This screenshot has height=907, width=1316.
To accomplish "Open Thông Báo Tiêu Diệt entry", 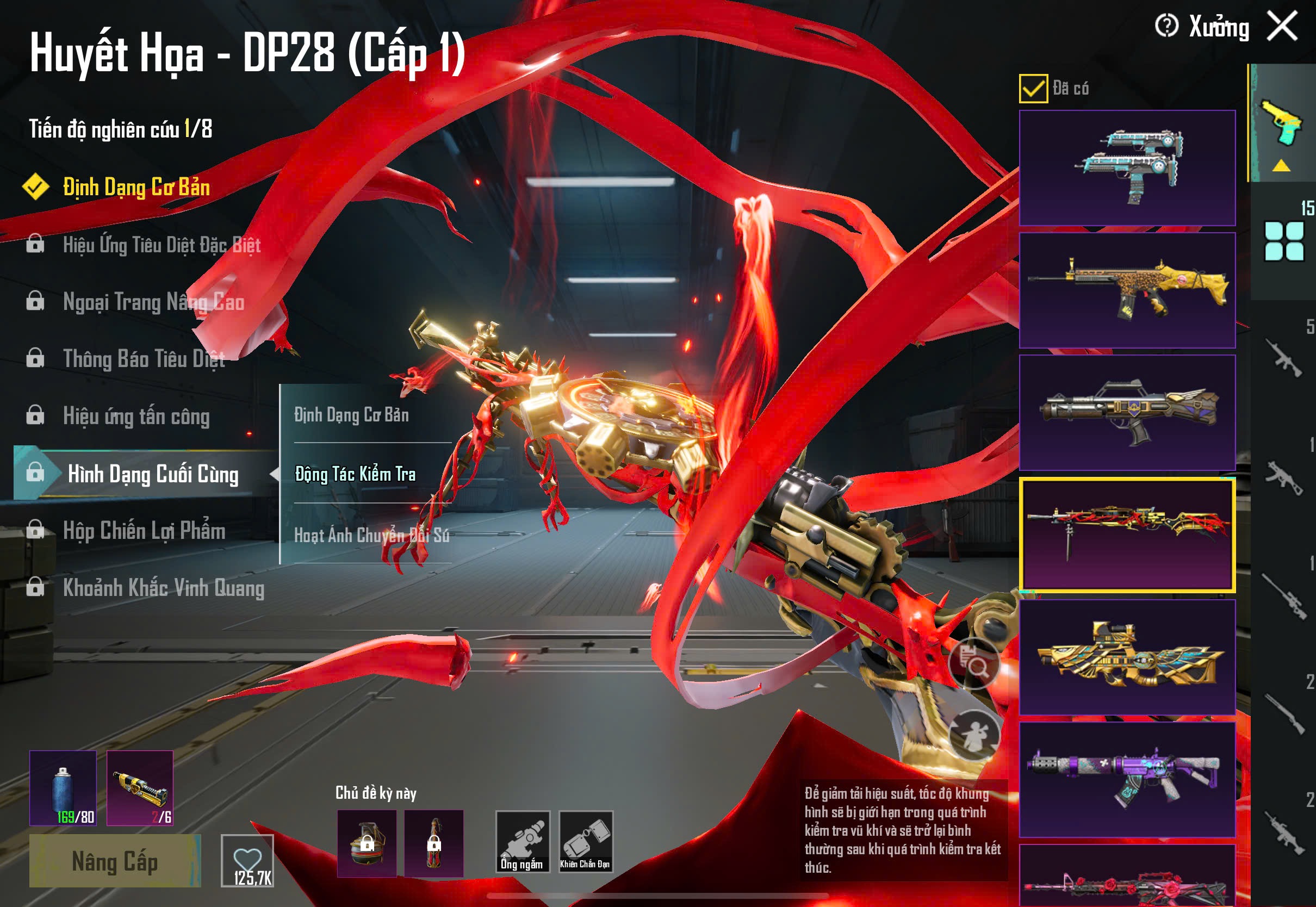I will tap(144, 359).
